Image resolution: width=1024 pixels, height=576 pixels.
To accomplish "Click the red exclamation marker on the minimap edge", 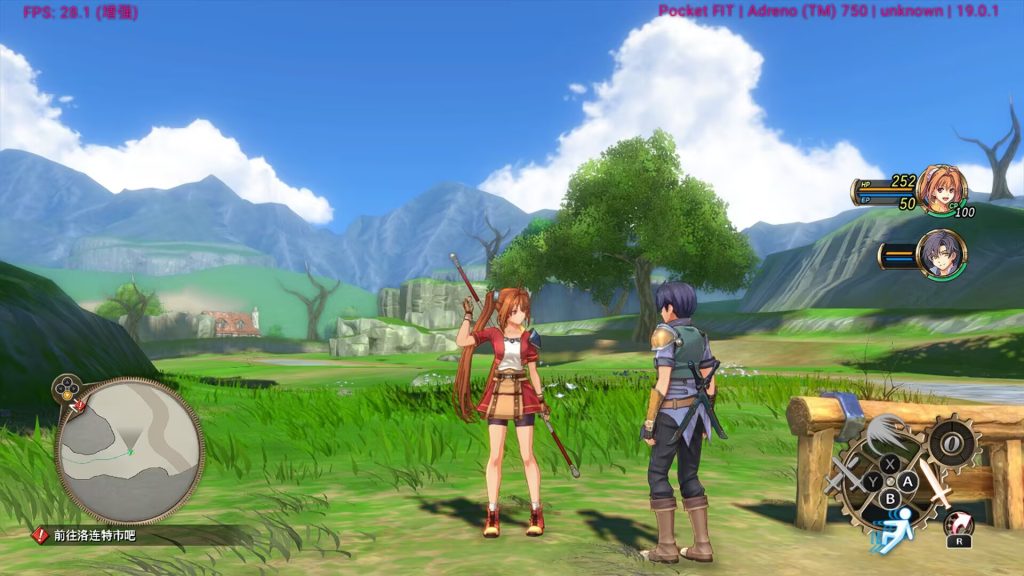I will pos(73,406).
